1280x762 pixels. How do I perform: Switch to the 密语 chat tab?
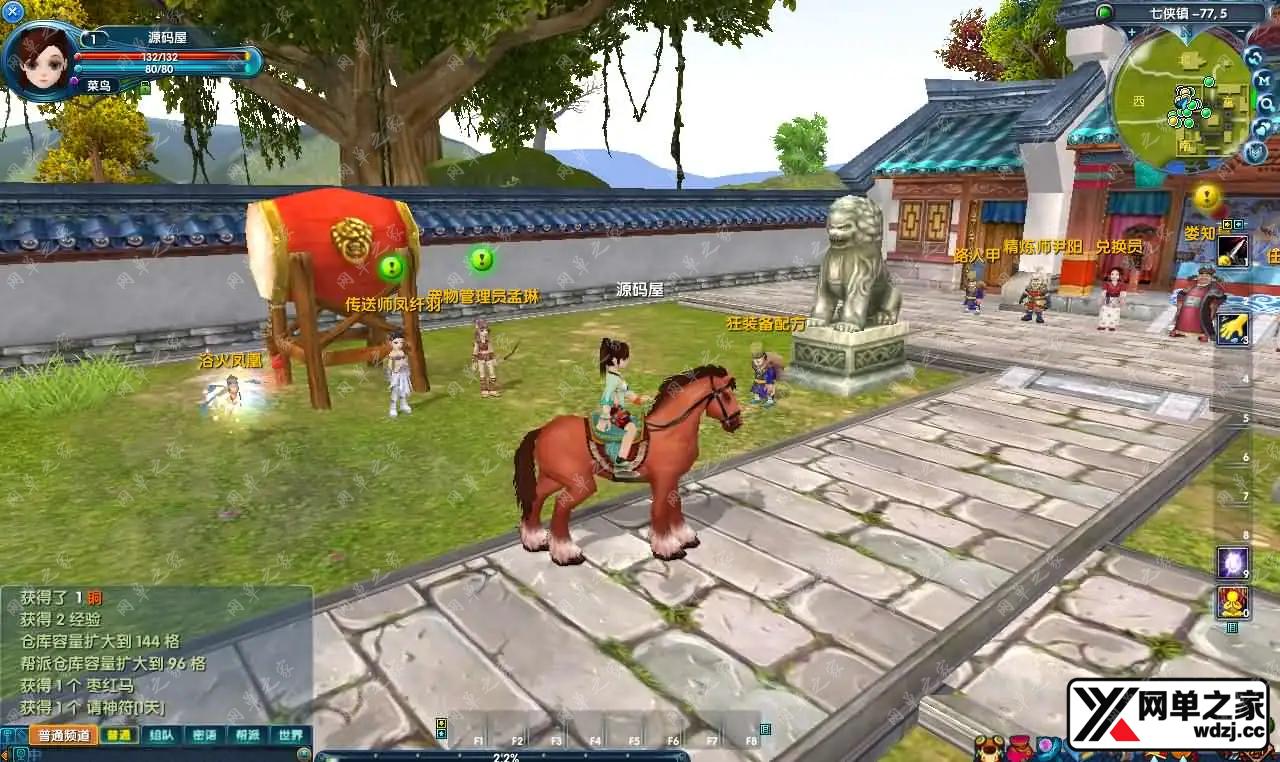coord(204,735)
